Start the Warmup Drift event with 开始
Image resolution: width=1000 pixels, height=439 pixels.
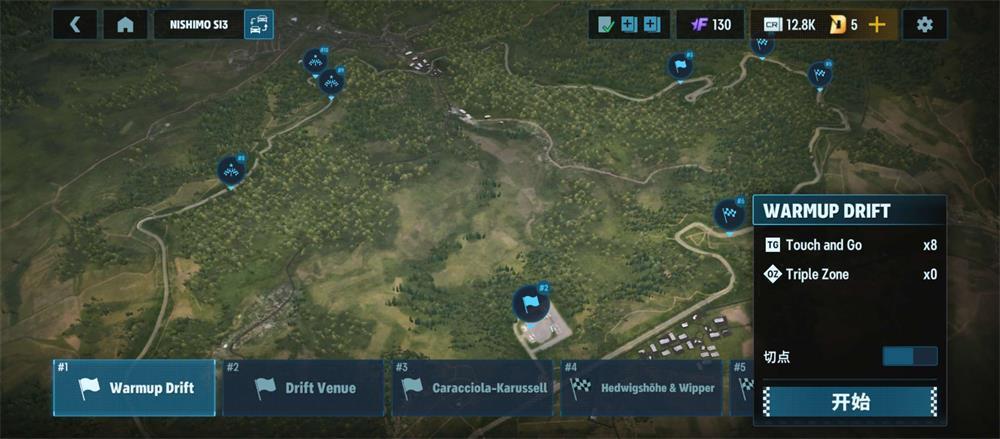[850, 402]
